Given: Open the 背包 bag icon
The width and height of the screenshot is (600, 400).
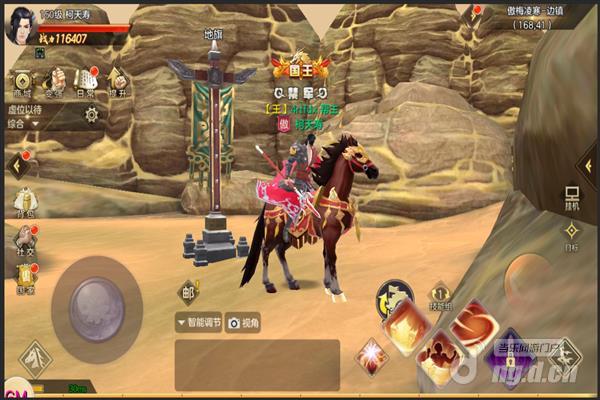Looking at the screenshot, I should 23,202.
